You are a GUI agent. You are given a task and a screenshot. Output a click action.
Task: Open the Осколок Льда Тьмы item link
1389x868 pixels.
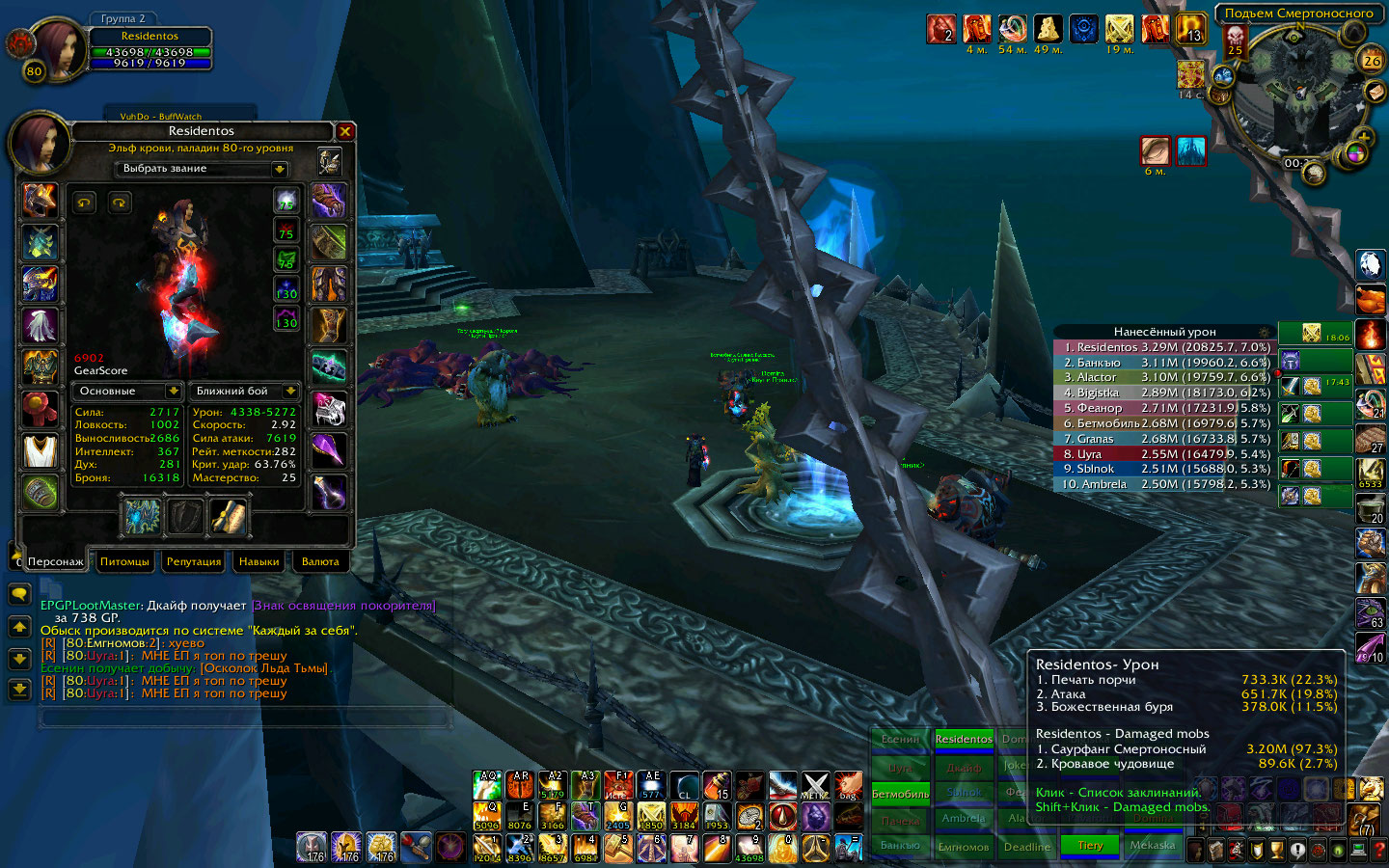(264, 668)
